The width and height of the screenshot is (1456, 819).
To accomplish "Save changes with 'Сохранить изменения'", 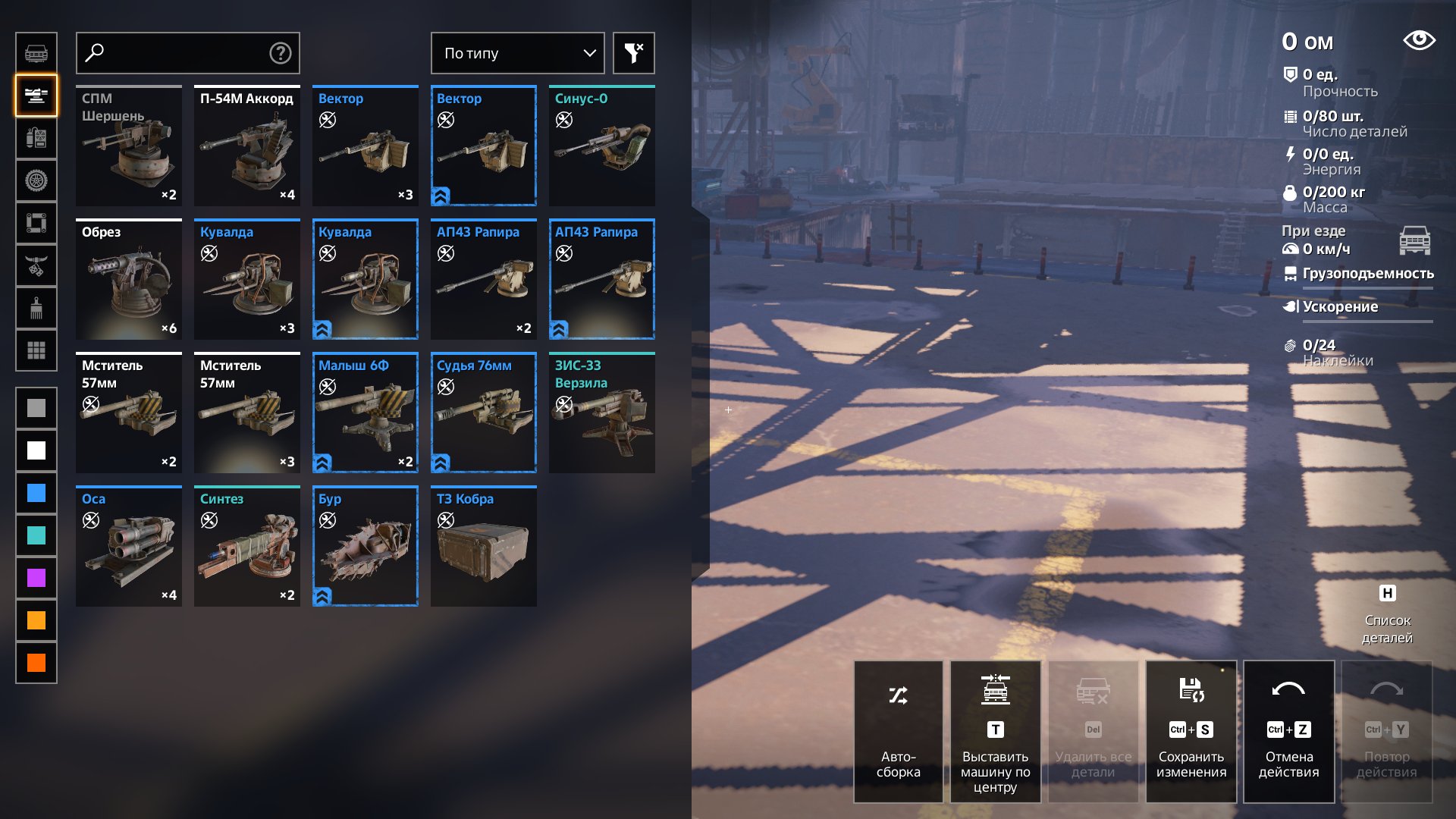I will click(x=1191, y=732).
